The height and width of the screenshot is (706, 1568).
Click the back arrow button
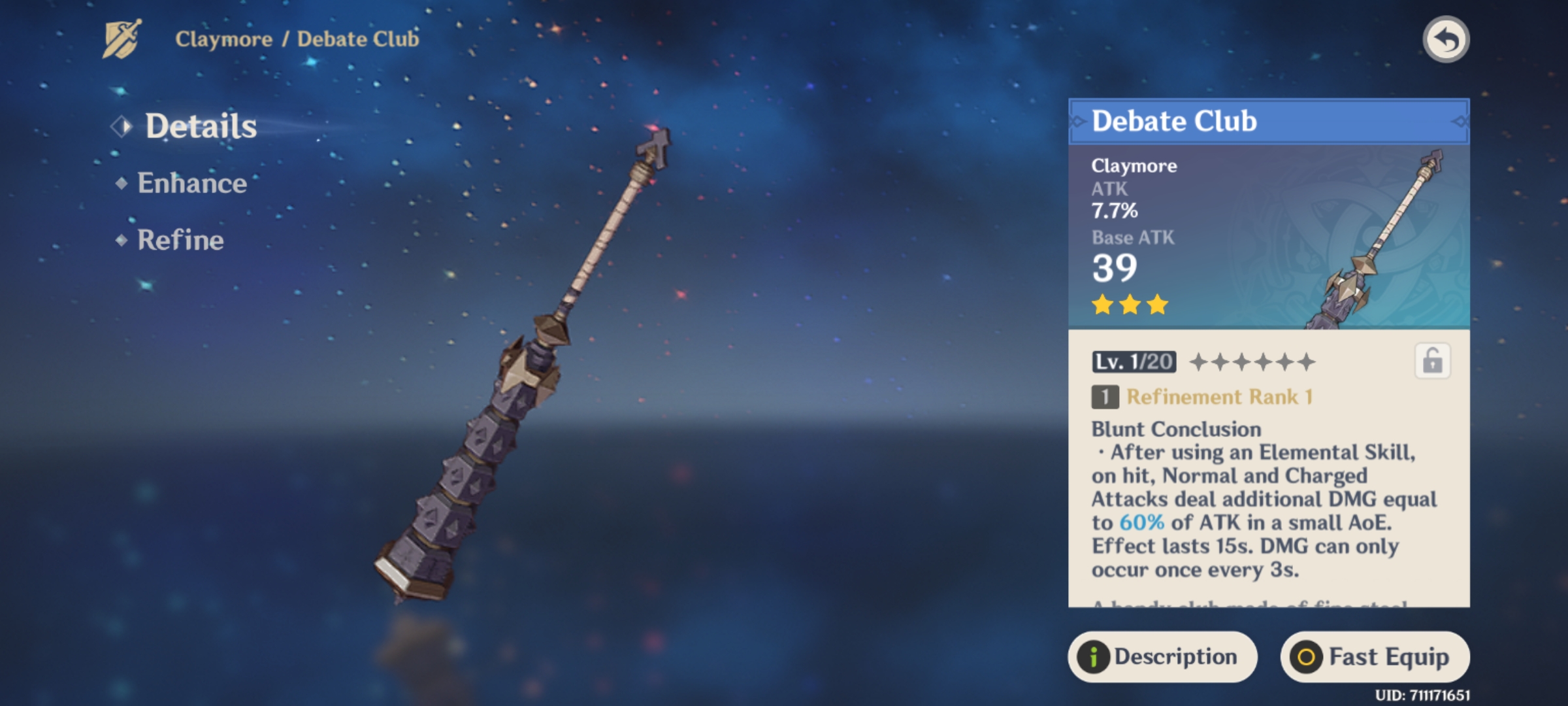pos(1446,40)
